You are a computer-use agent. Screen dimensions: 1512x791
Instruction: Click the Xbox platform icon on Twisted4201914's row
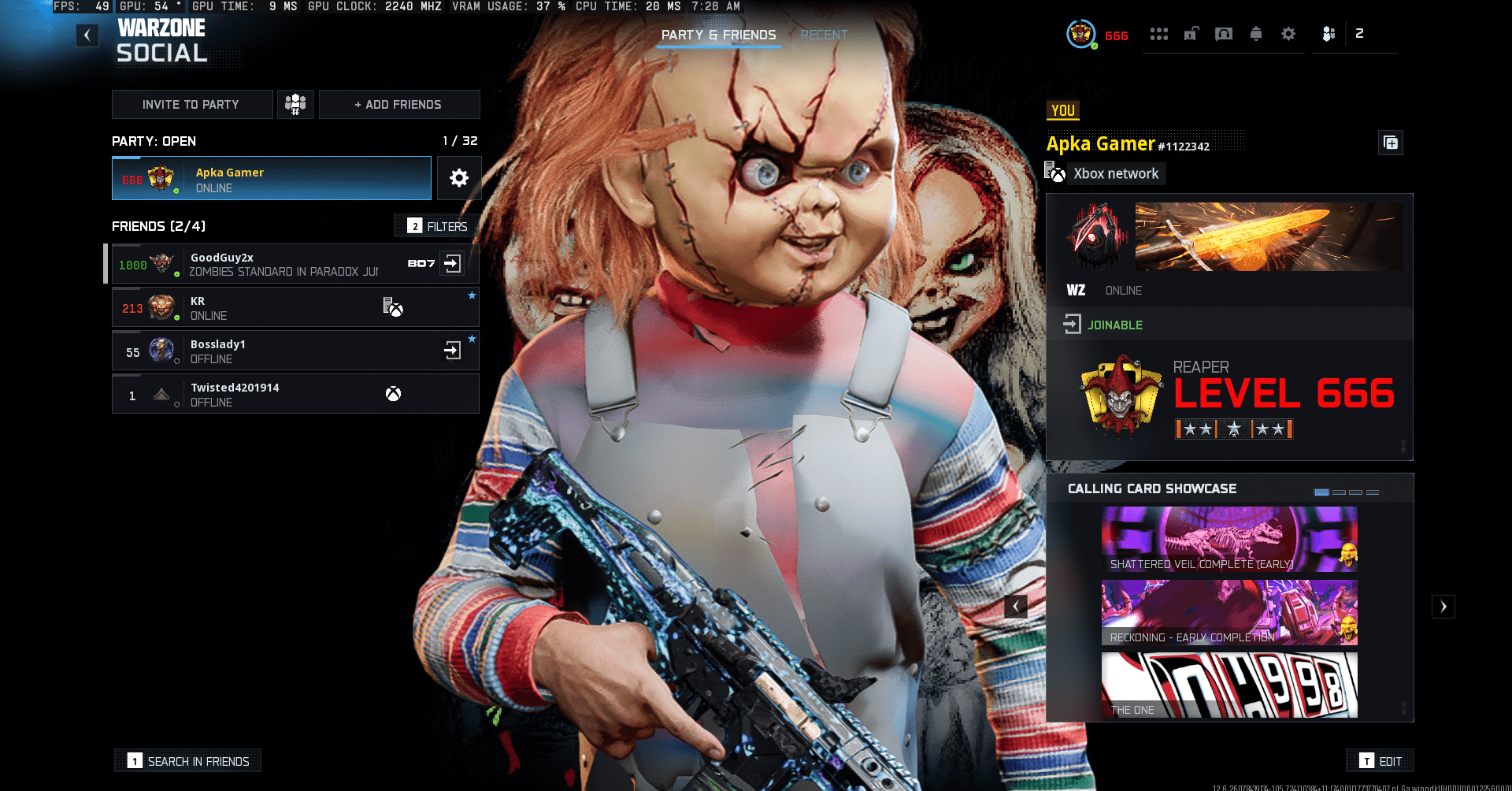pyautogui.click(x=392, y=393)
